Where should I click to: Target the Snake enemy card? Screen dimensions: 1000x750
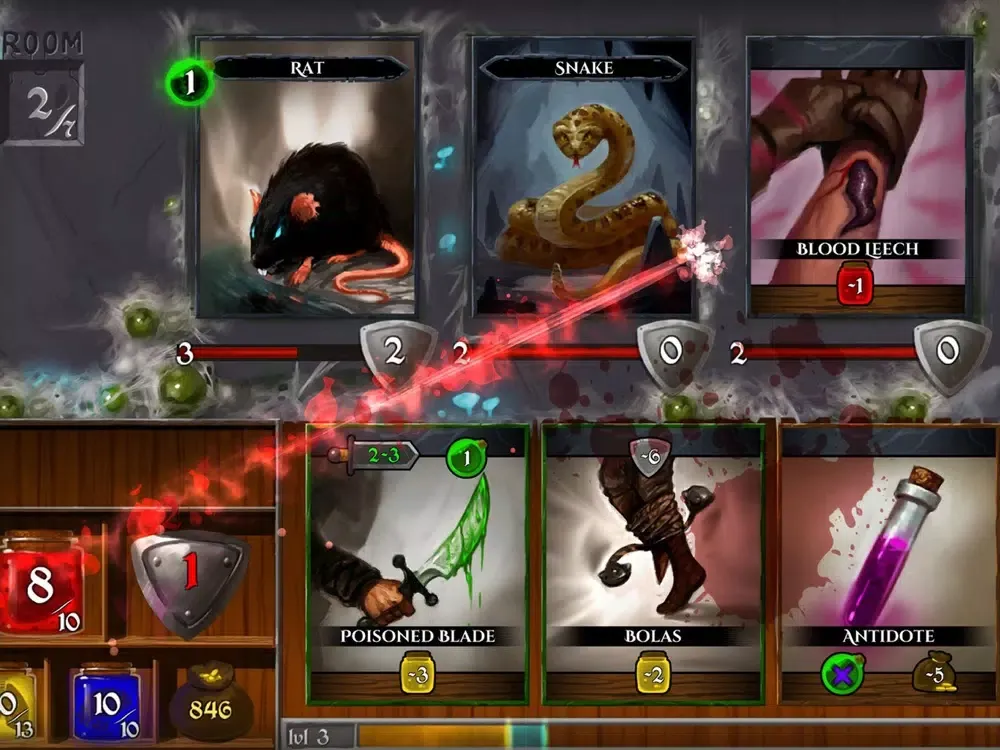click(x=583, y=180)
